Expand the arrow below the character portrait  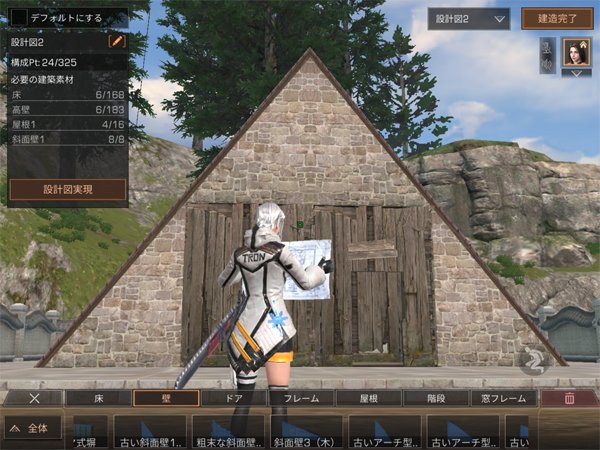point(576,73)
